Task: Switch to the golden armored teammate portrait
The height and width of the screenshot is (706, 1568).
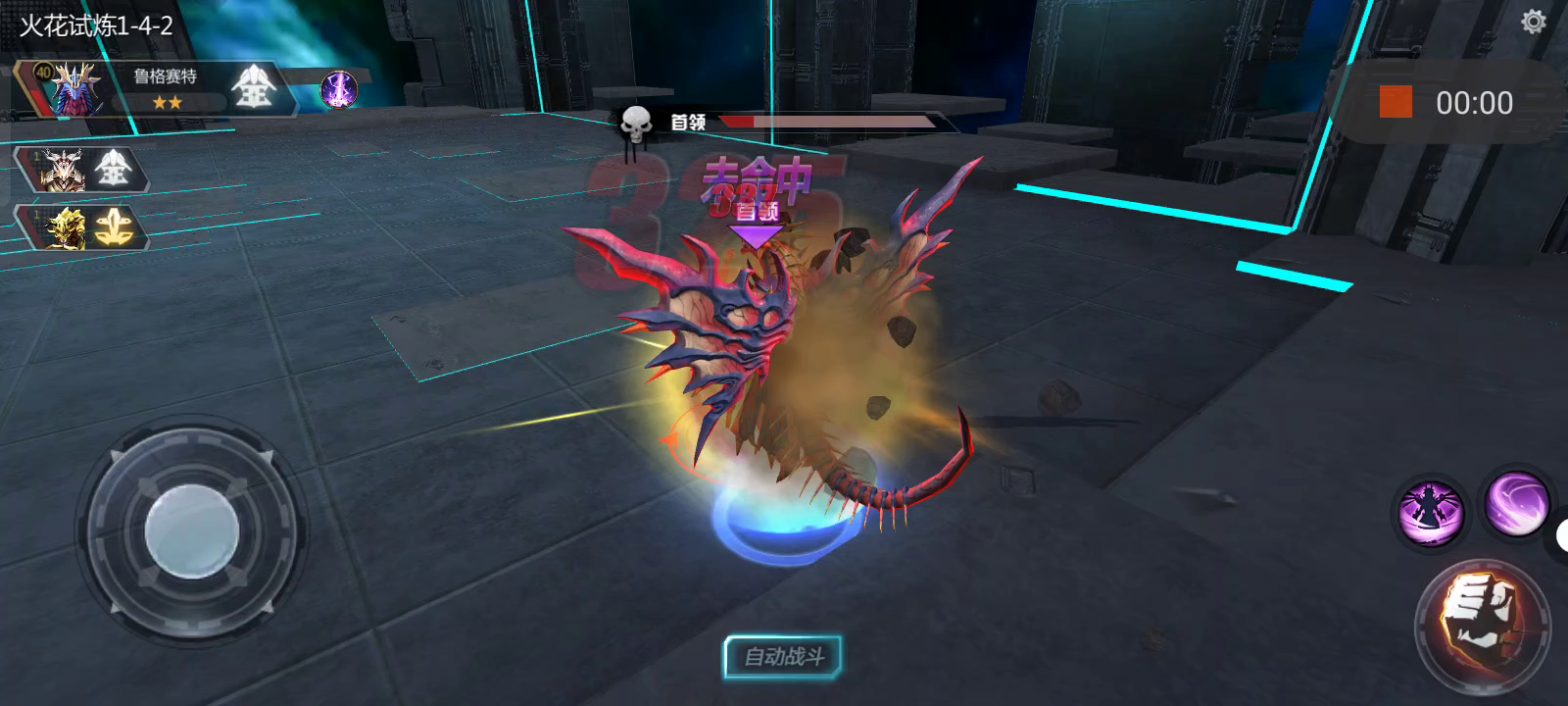Action: click(x=65, y=228)
